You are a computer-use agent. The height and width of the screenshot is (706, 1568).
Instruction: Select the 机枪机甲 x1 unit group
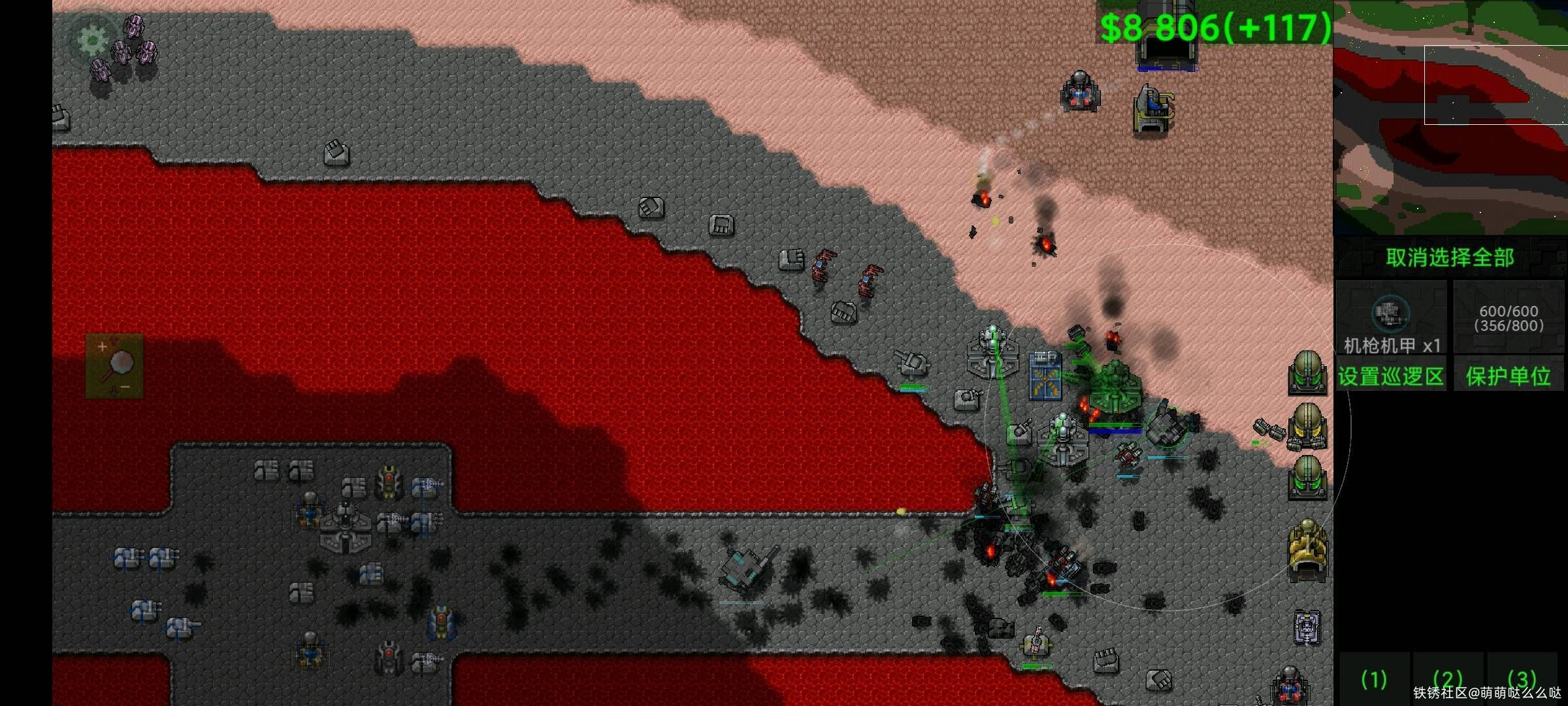click(x=1391, y=318)
